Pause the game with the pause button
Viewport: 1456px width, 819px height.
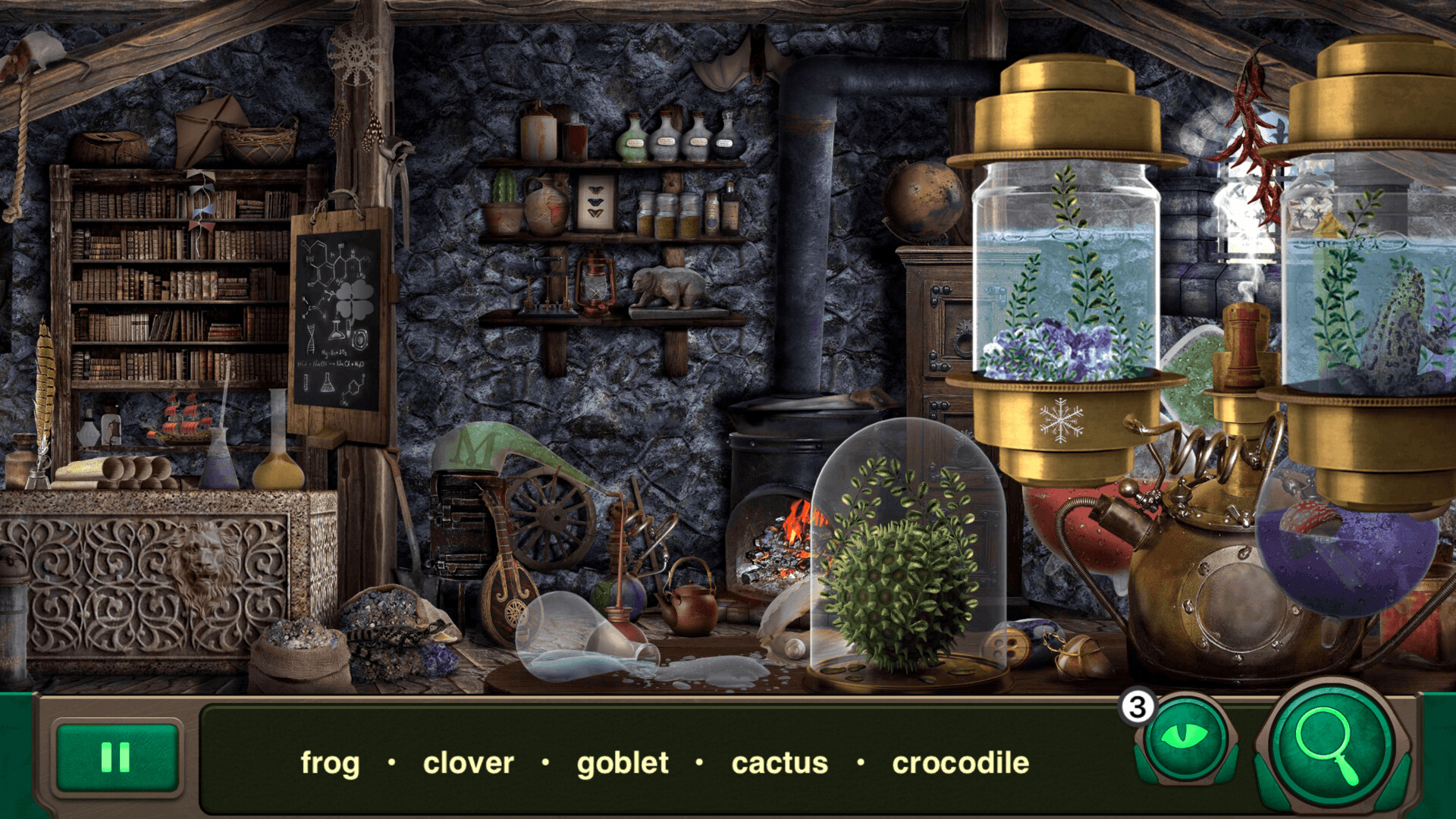[x=115, y=758]
